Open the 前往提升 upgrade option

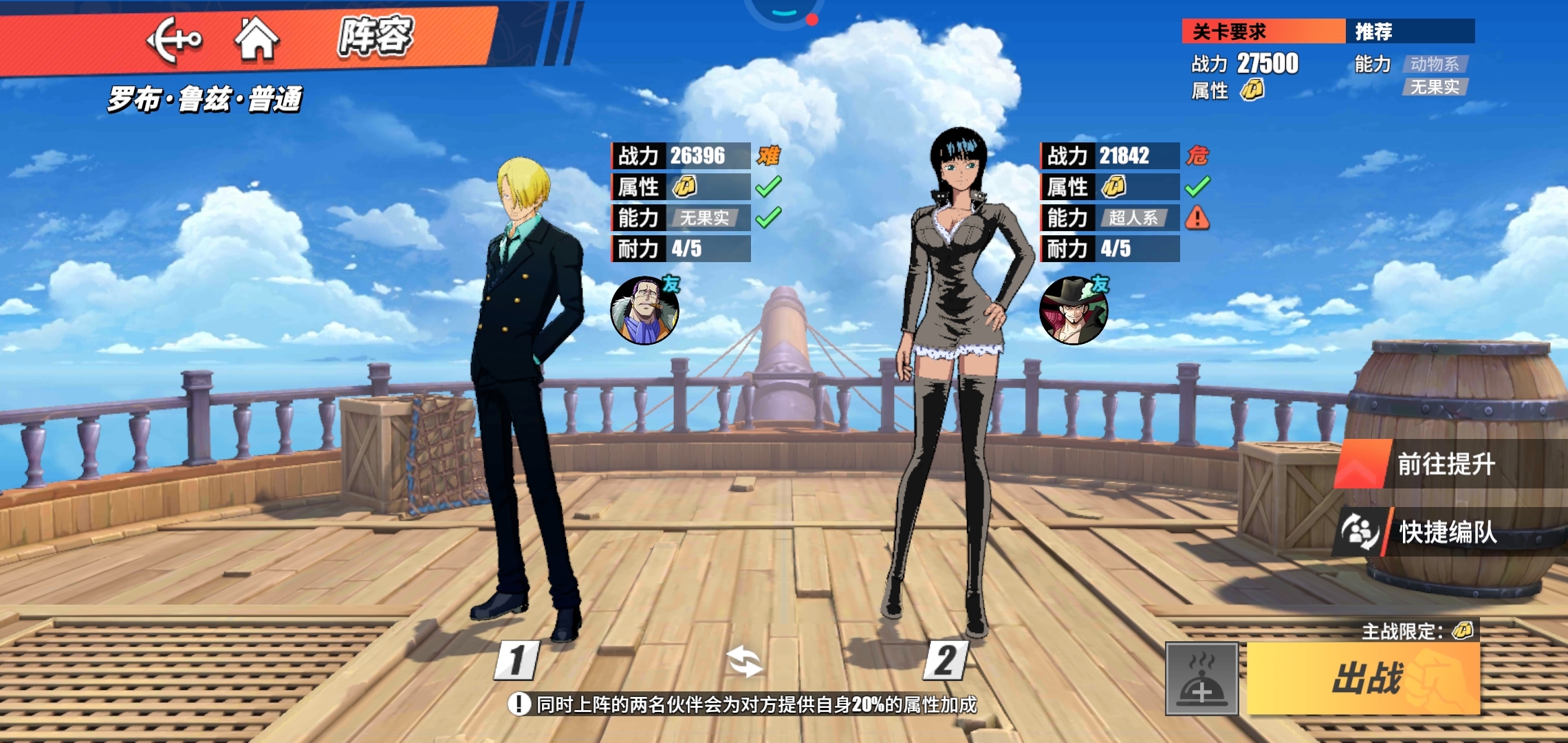click(1445, 464)
